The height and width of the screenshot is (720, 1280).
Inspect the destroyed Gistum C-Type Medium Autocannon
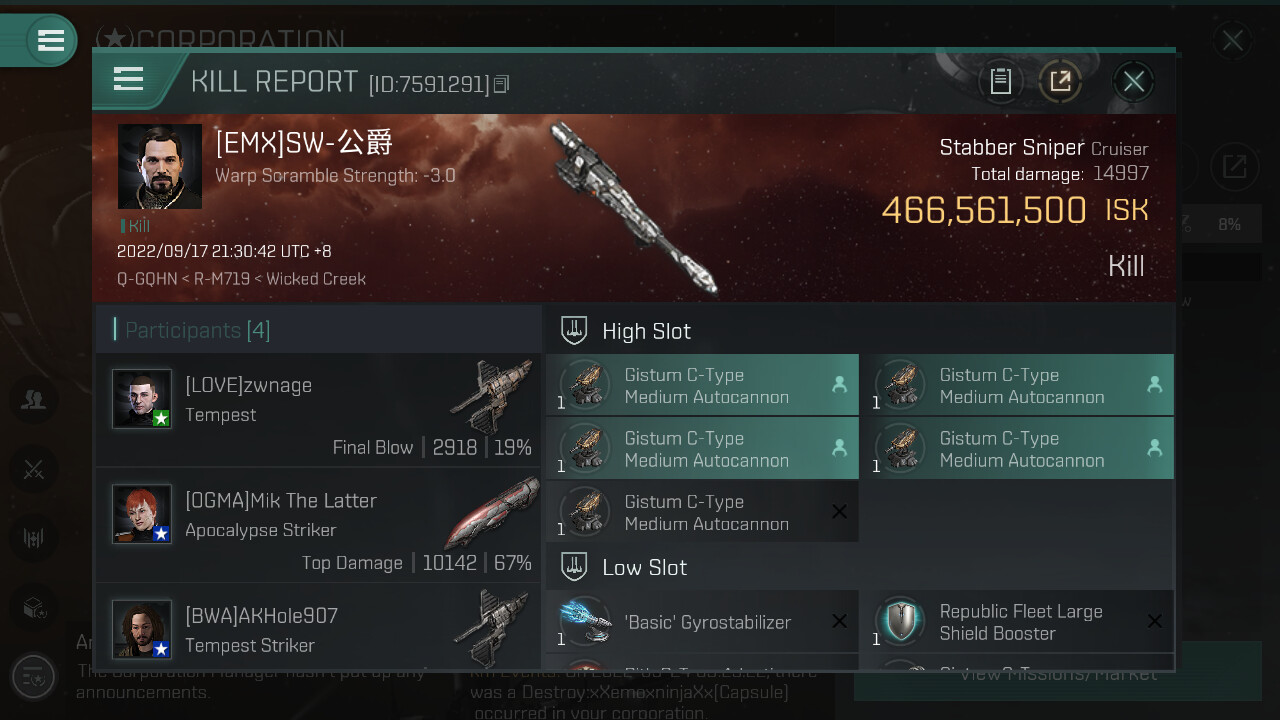pyautogui.click(x=702, y=513)
